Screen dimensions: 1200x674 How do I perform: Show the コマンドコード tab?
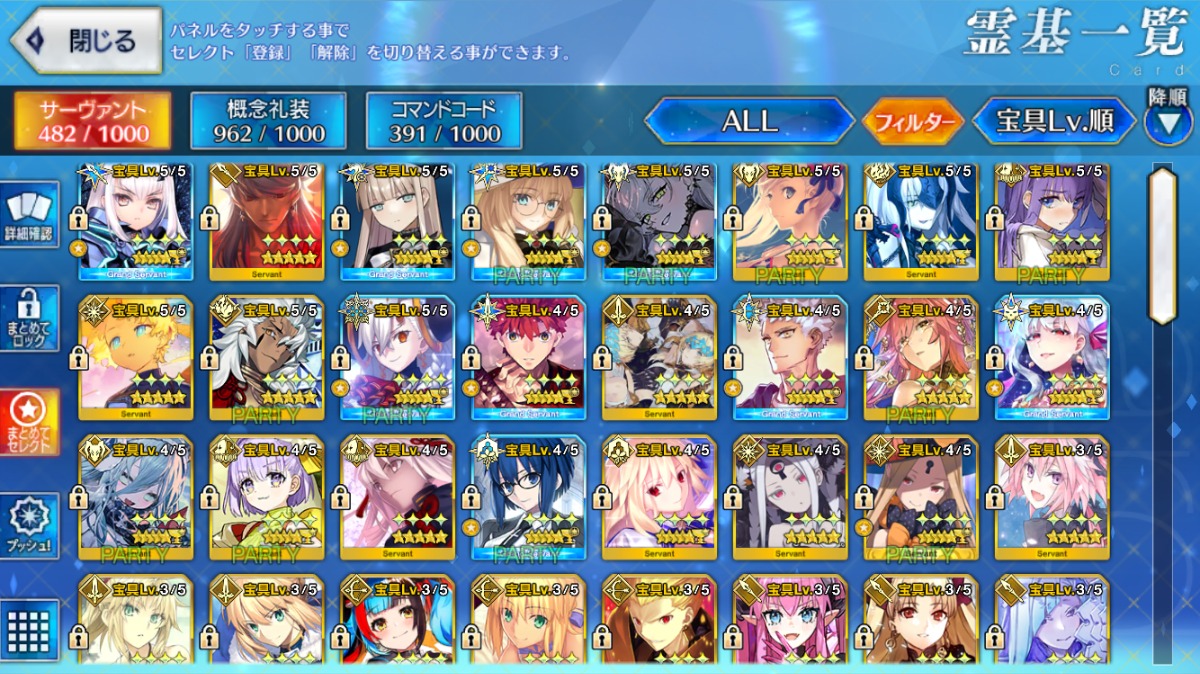click(x=444, y=122)
